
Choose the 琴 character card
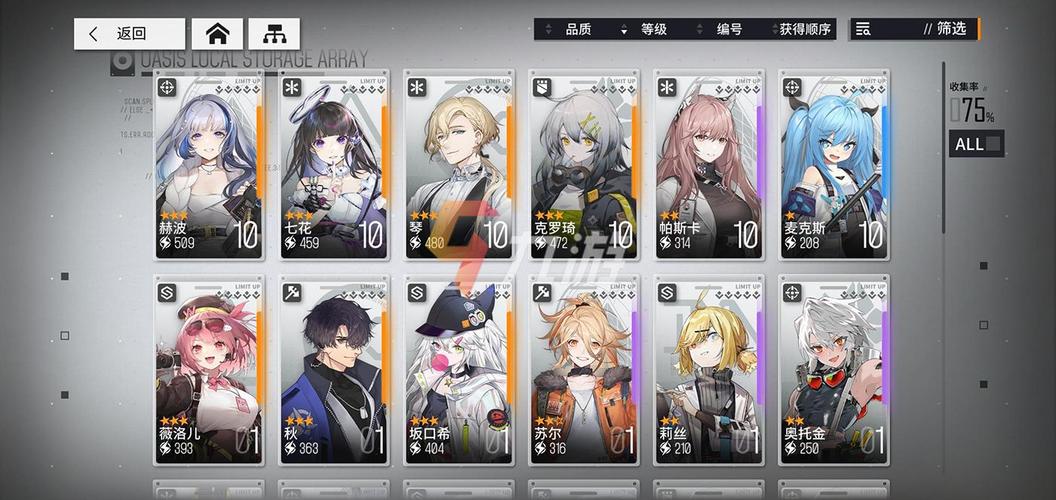(459, 165)
